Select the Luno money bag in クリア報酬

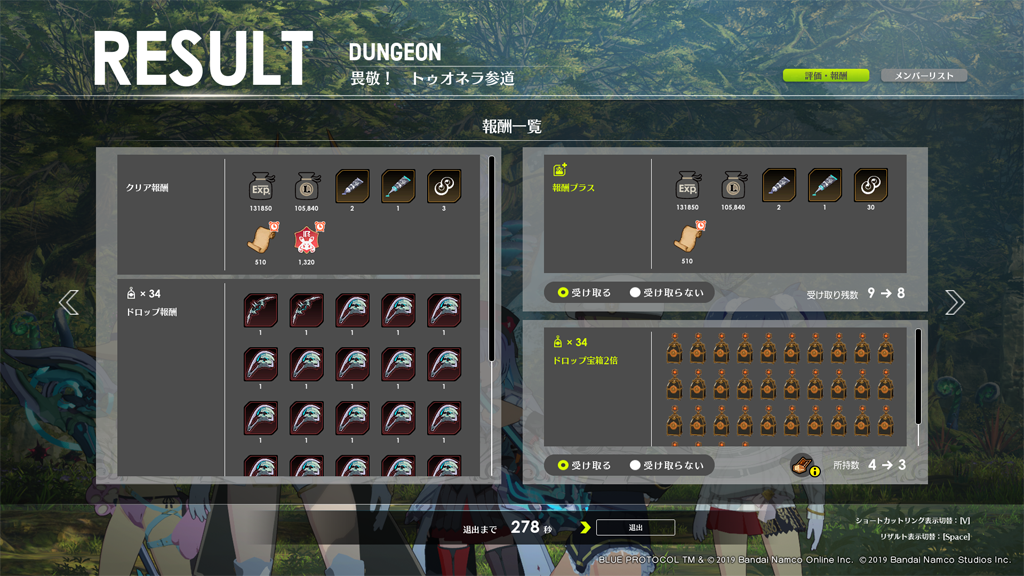(307, 187)
